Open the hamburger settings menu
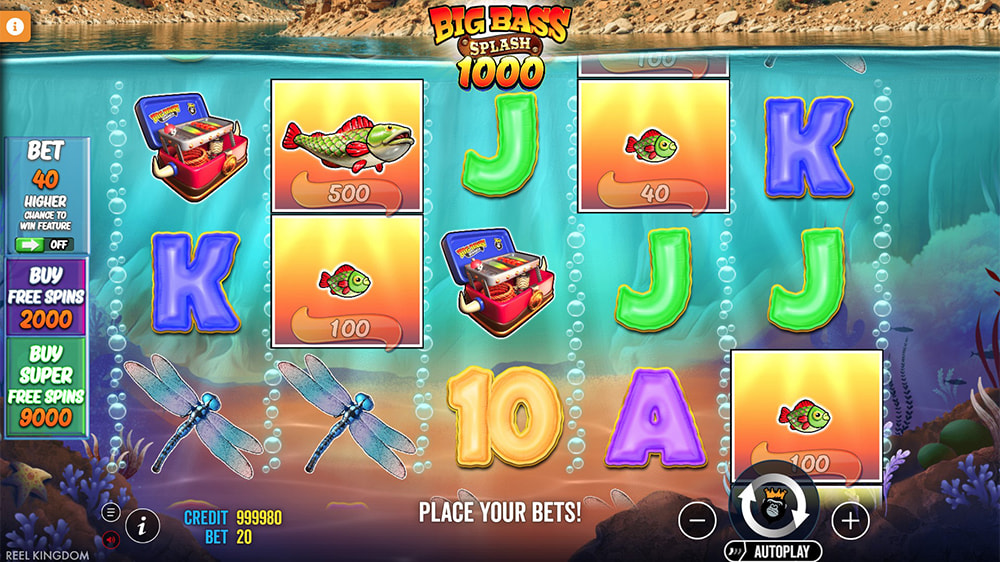This screenshot has width=1000, height=562. 111,512
